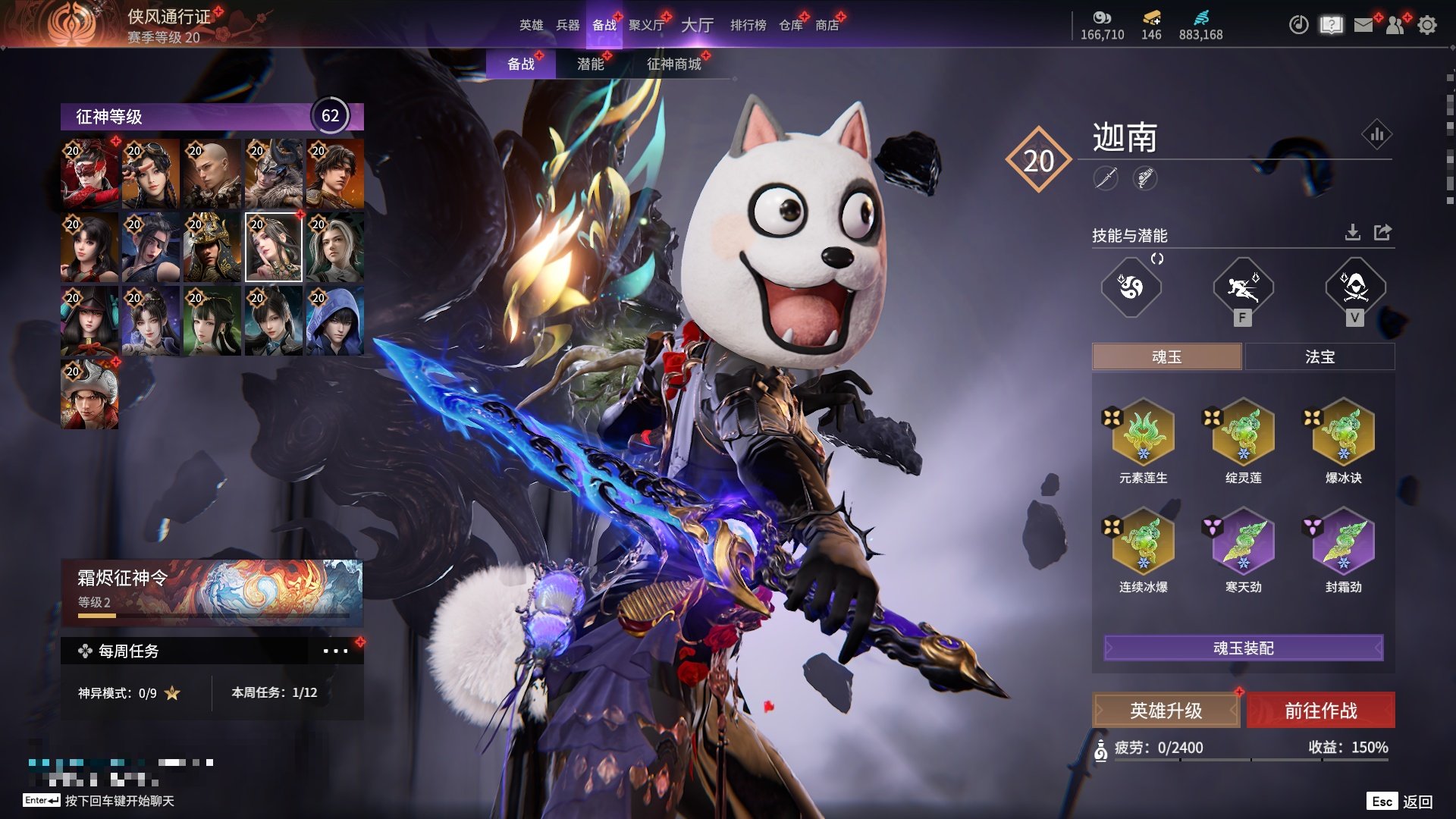Screen dimensions: 1456x819
Task: Open the 英雄 heroes menu
Action: (x=531, y=25)
